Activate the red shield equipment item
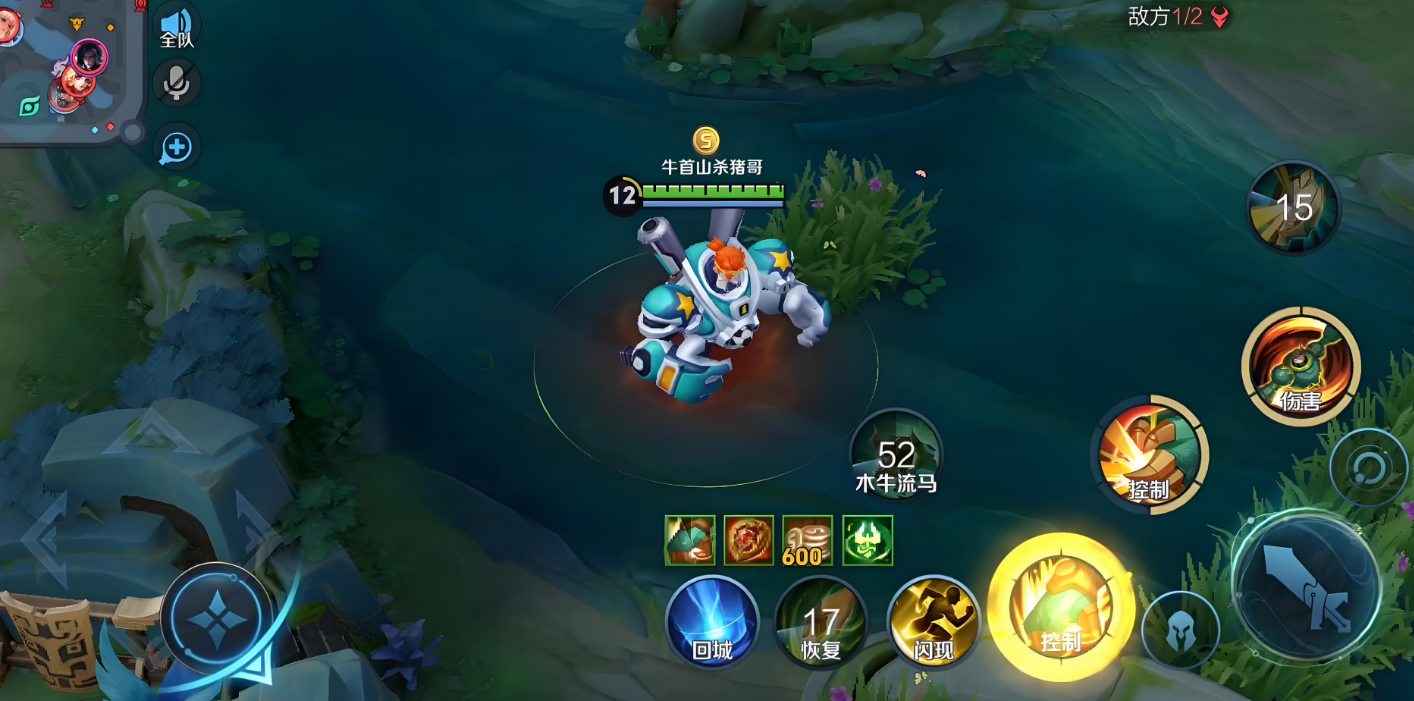 pyautogui.click(x=748, y=541)
